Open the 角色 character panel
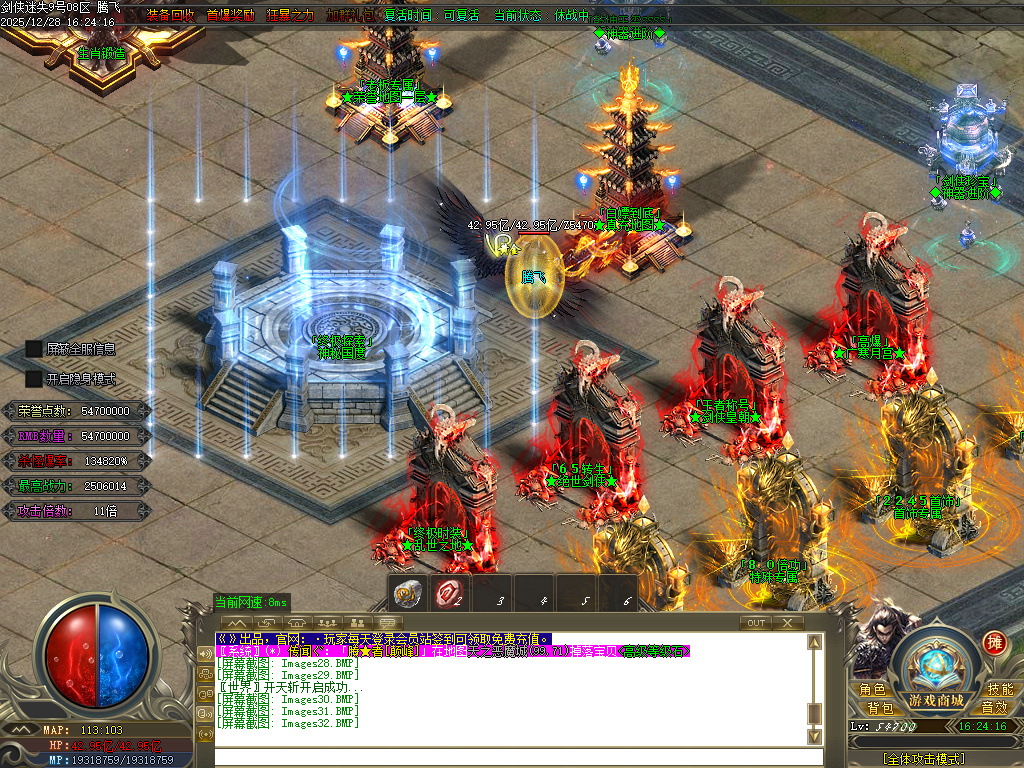The image size is (1024, 768). pyautogui.click(x=871, y=690)
